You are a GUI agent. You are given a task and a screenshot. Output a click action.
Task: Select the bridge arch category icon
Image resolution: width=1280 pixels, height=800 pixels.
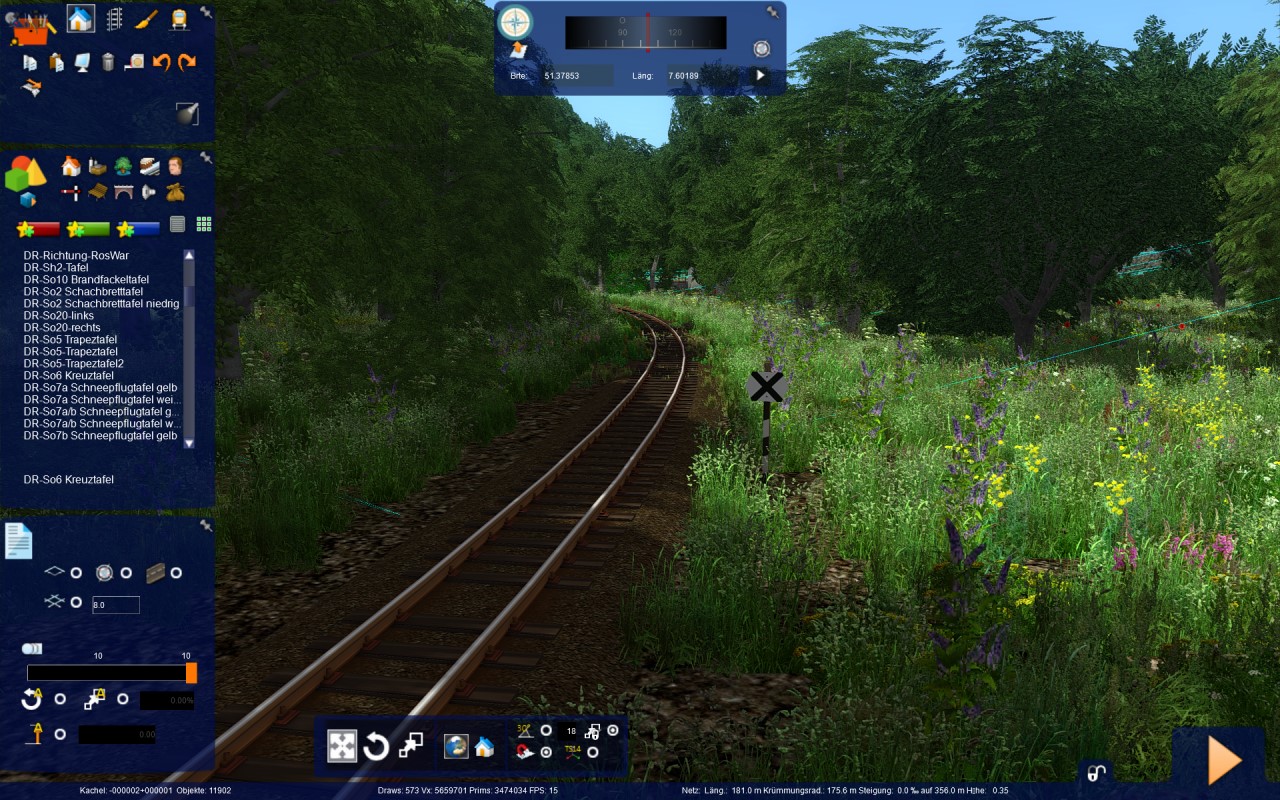124,191
